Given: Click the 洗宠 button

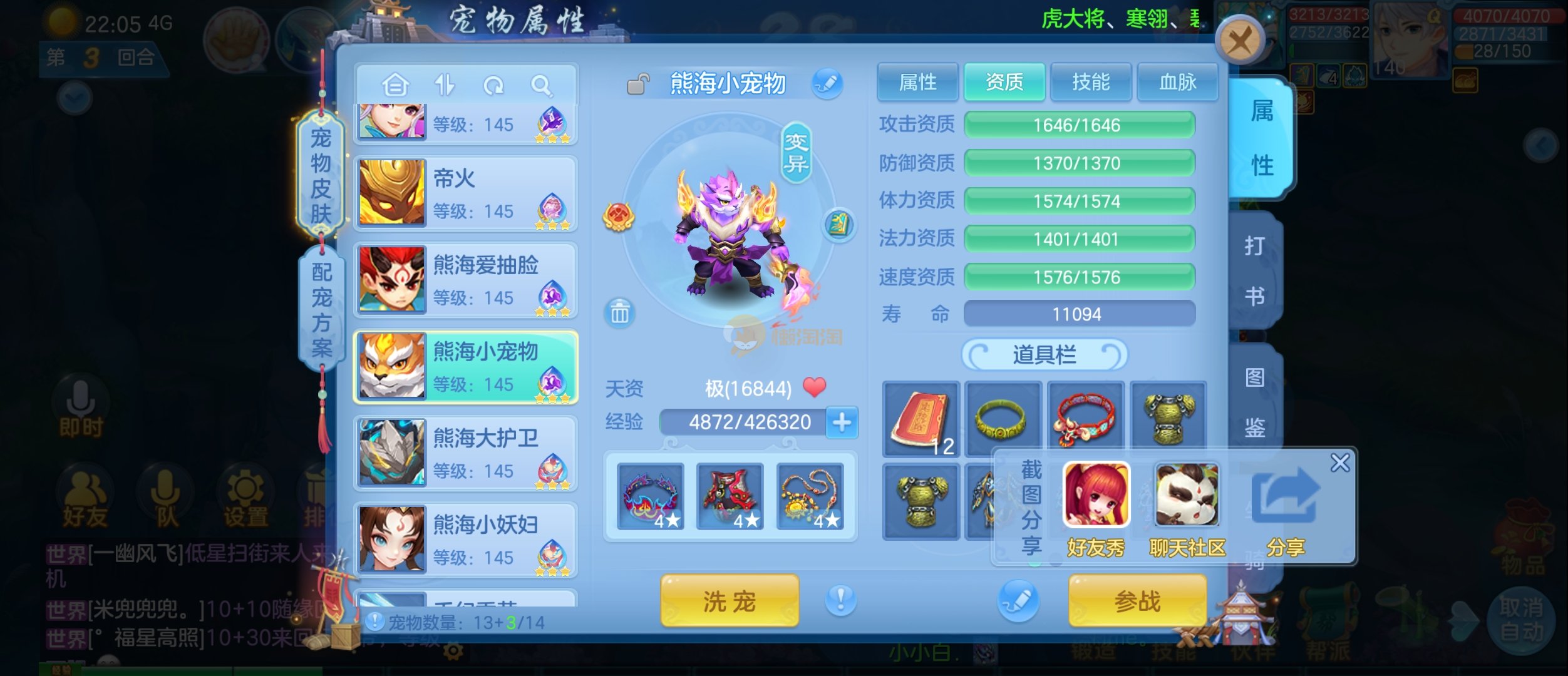Looking at the screenshot, I should tap(730, 601).
